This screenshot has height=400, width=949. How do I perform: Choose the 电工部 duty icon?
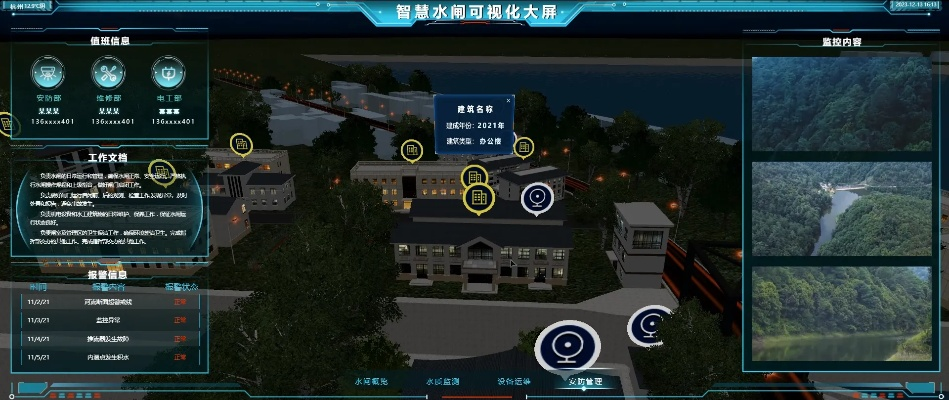coord(168,72)
